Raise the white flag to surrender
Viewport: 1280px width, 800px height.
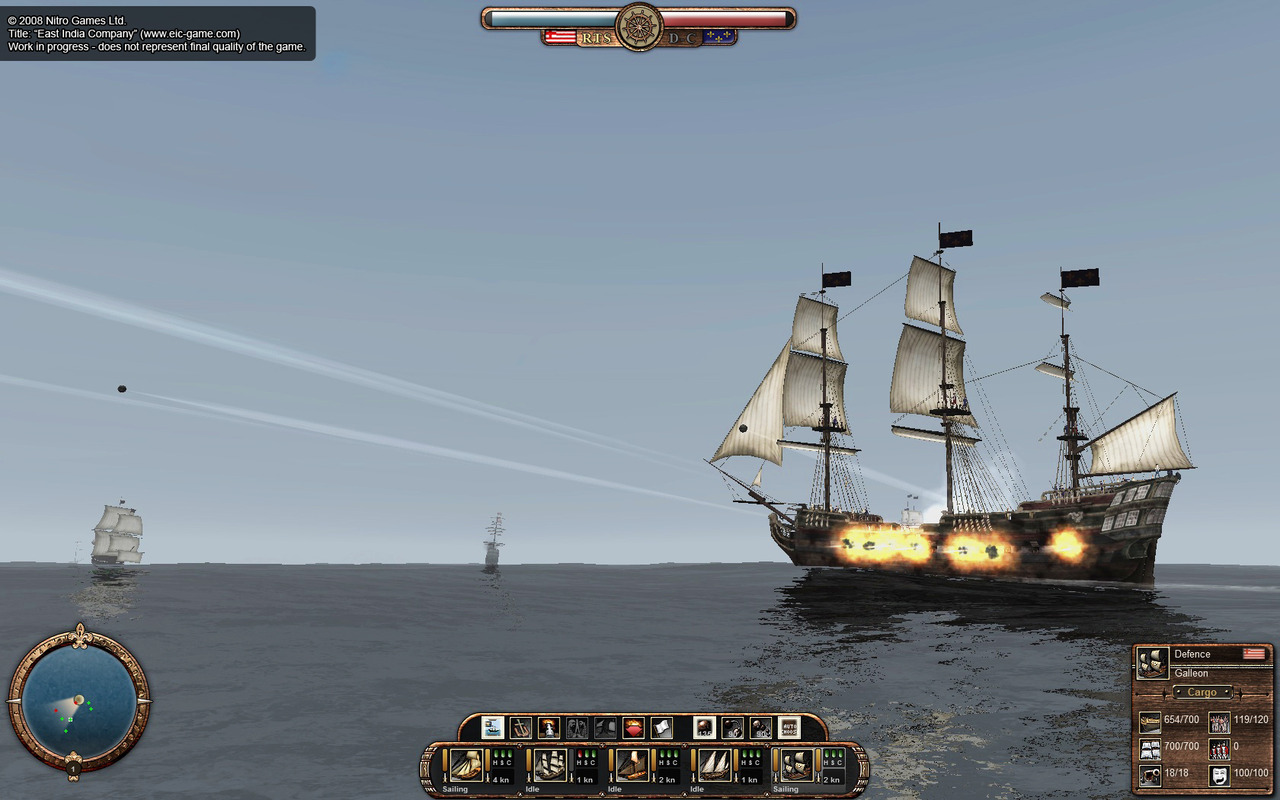(661, 728)
